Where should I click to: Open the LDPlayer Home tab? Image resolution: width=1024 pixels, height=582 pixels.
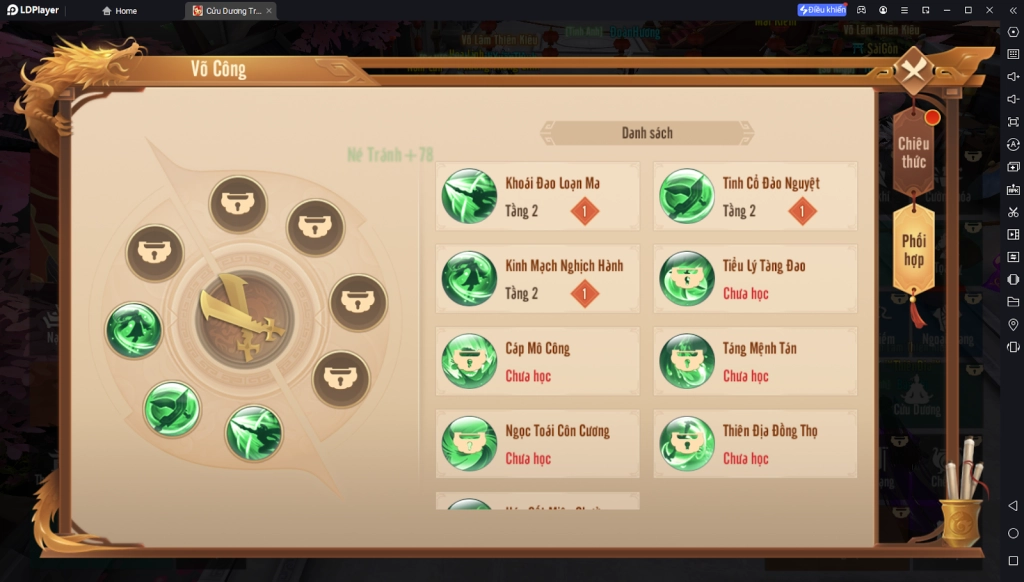(x=120, y=11)
